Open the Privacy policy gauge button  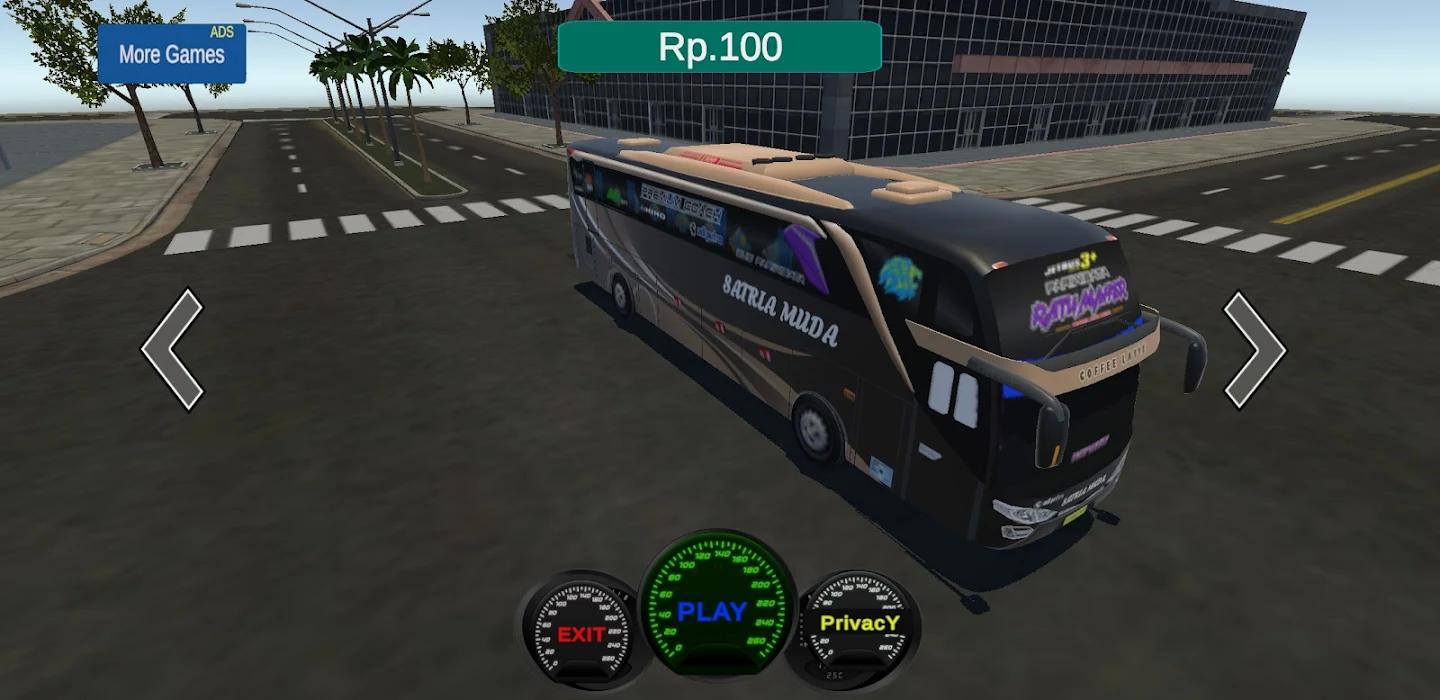[x=859, y=623]
